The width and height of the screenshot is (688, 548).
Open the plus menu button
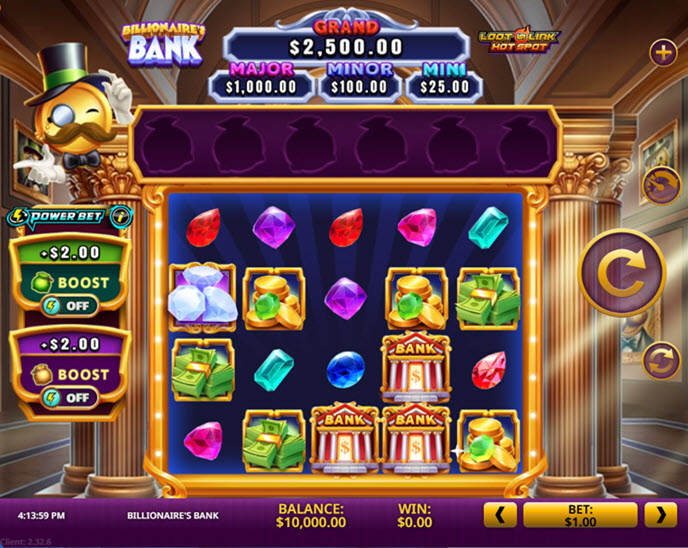click(663, 52)
